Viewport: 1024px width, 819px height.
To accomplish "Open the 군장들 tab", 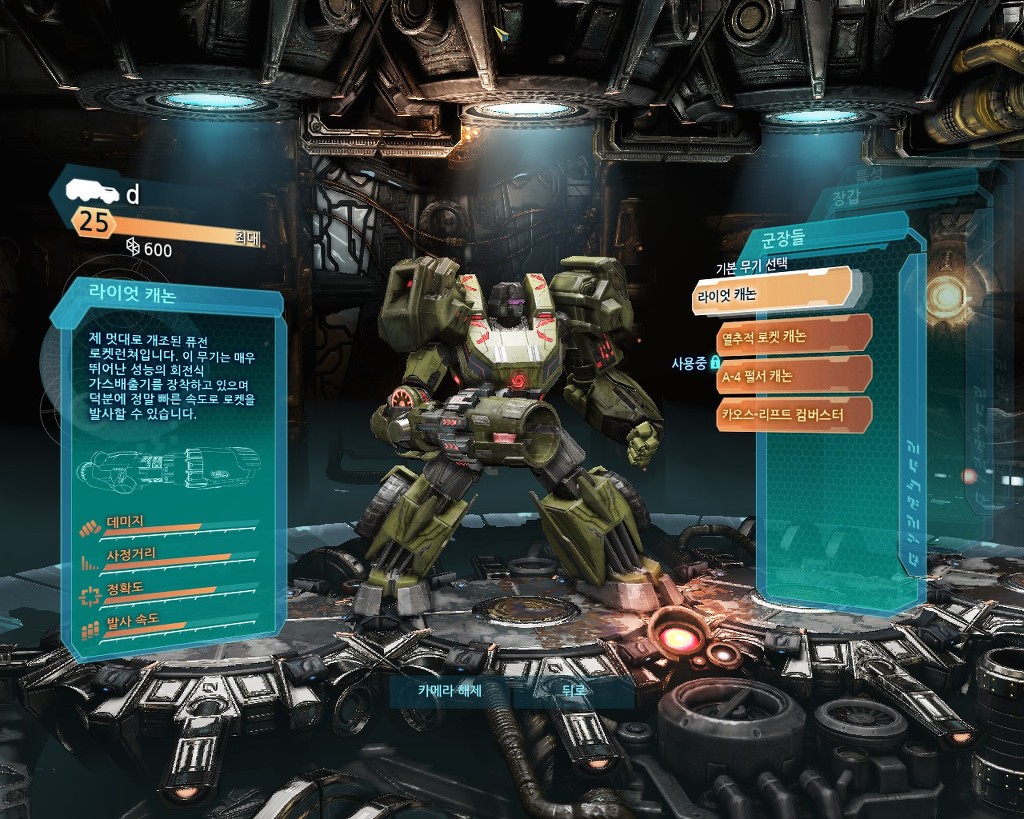I will [x=784, y=240].
